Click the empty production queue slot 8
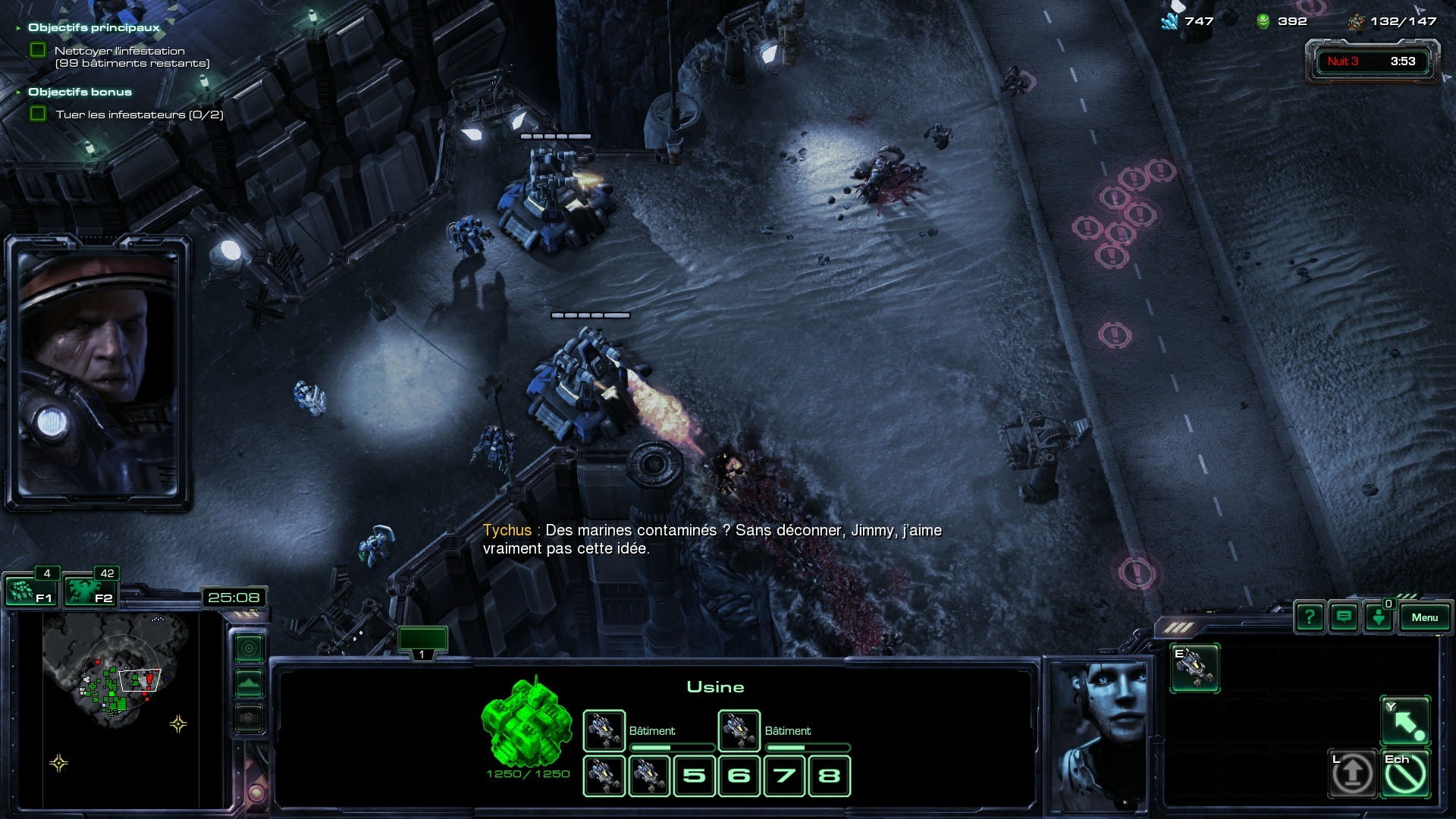The image size is (1456, 819). 830,775
